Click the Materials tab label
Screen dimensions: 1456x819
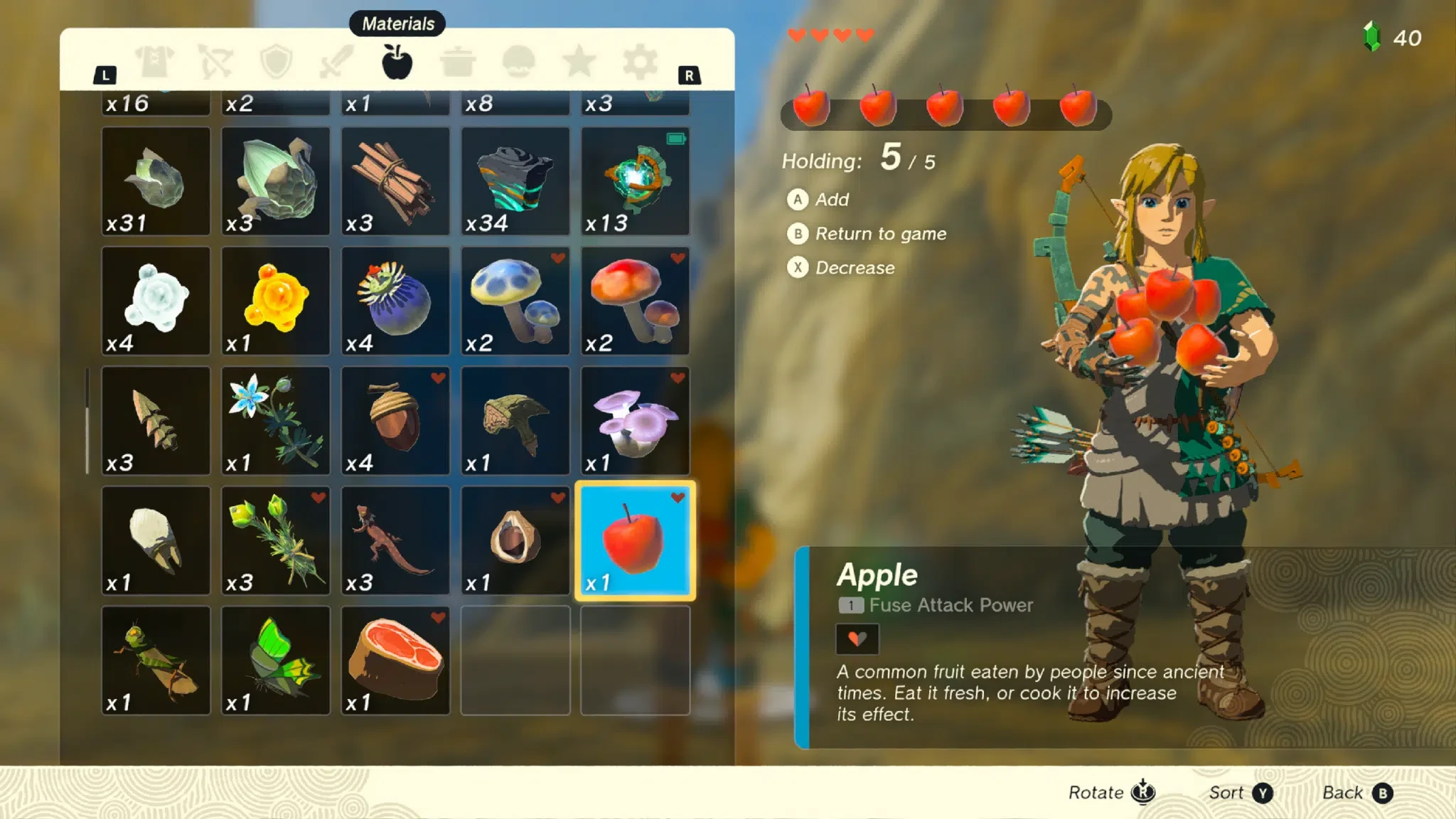(397, 23)
